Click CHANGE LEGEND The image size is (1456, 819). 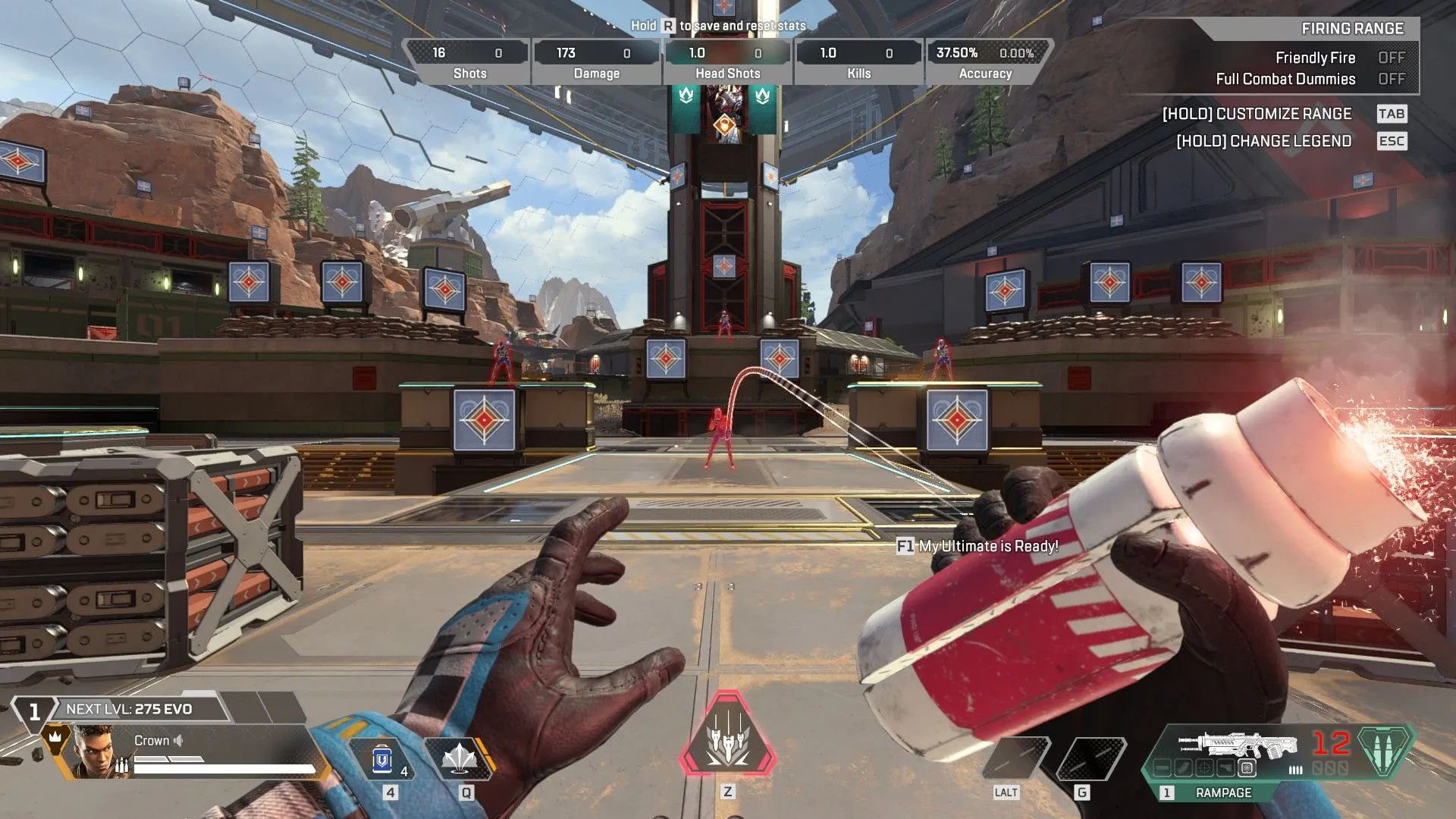click(x=1263, y=141)
